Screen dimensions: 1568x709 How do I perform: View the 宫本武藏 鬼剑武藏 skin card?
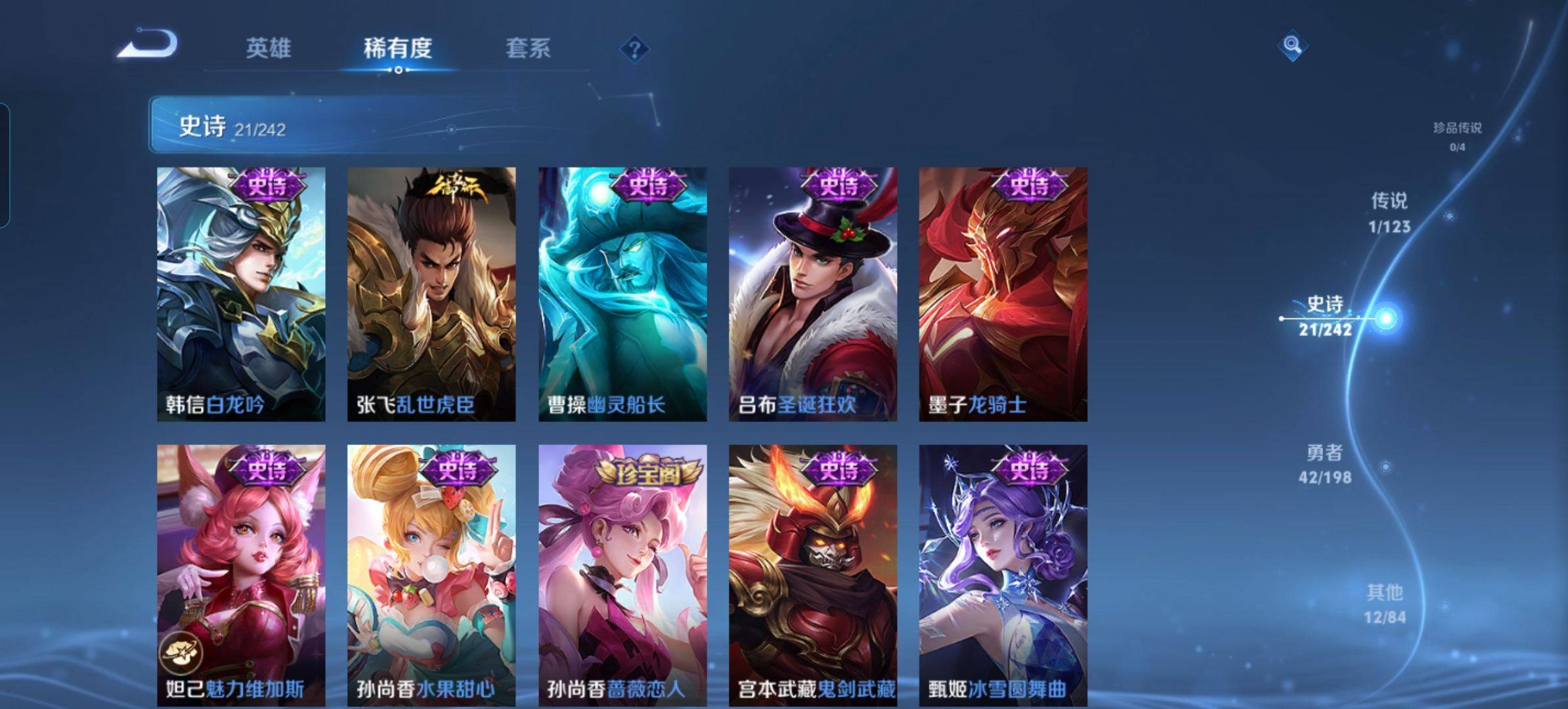point(813,574)
